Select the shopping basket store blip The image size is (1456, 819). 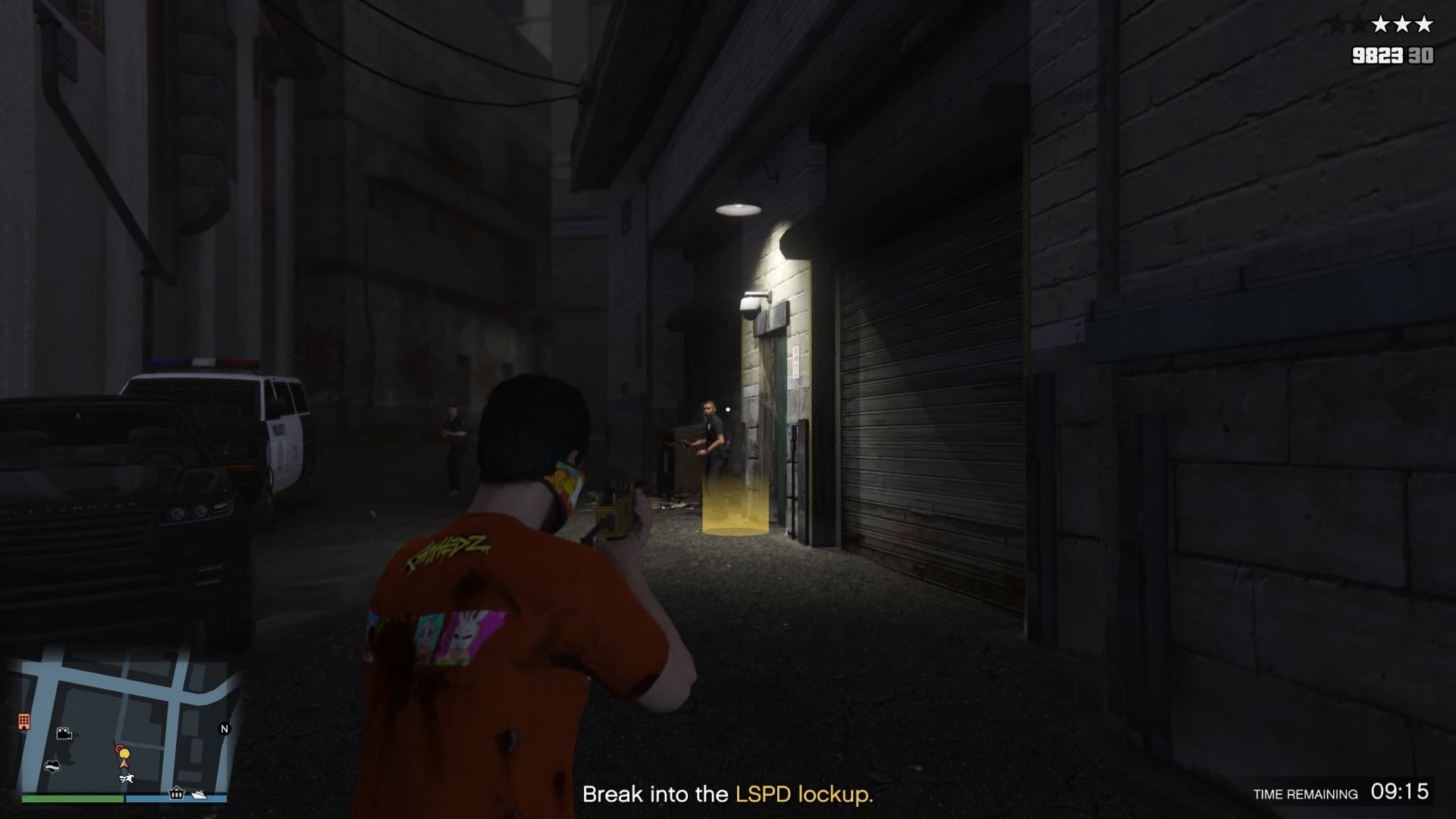[177, 793]
